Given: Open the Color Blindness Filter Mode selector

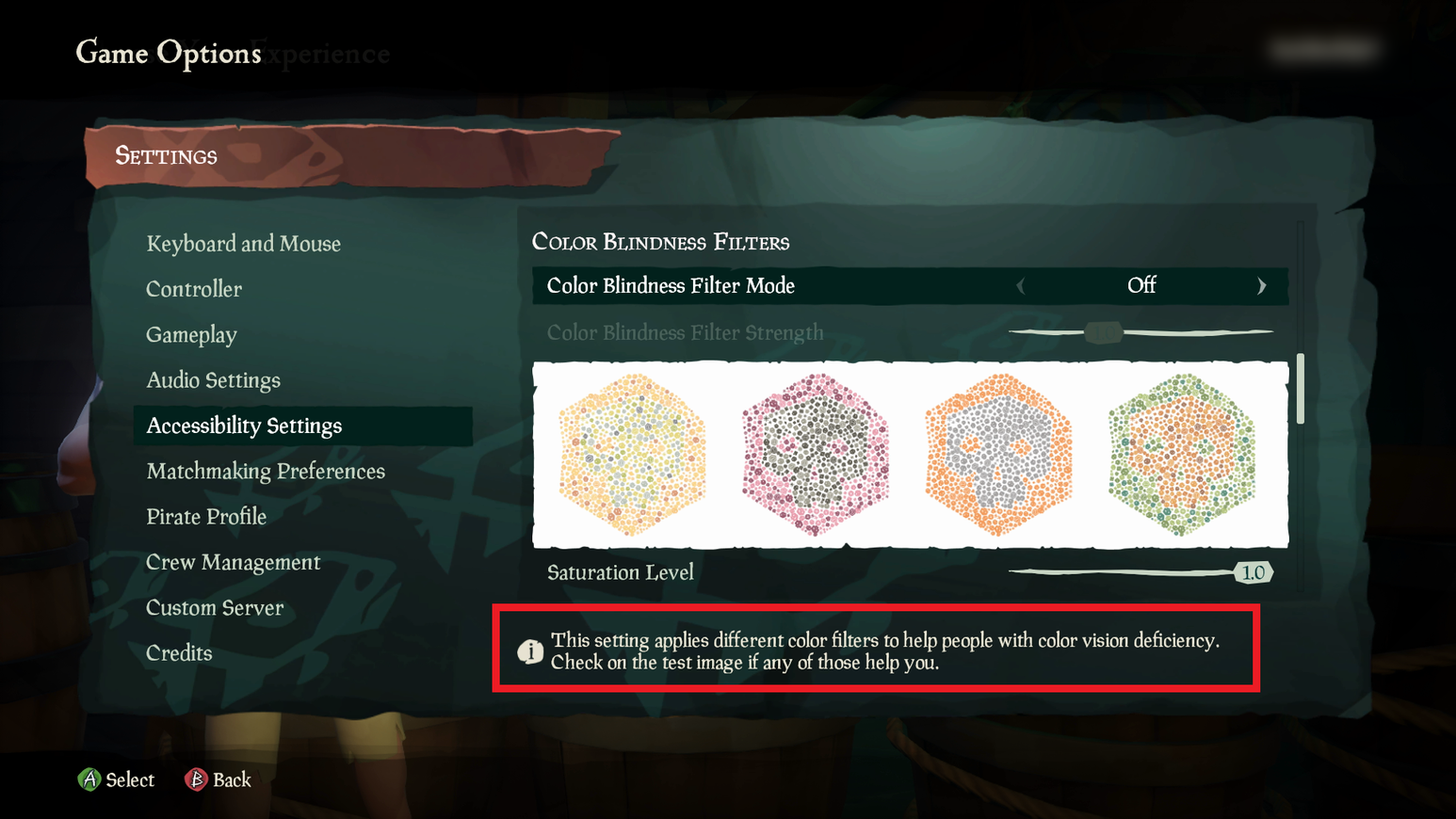Looking at the screenshot, I should pos(1141,285).
